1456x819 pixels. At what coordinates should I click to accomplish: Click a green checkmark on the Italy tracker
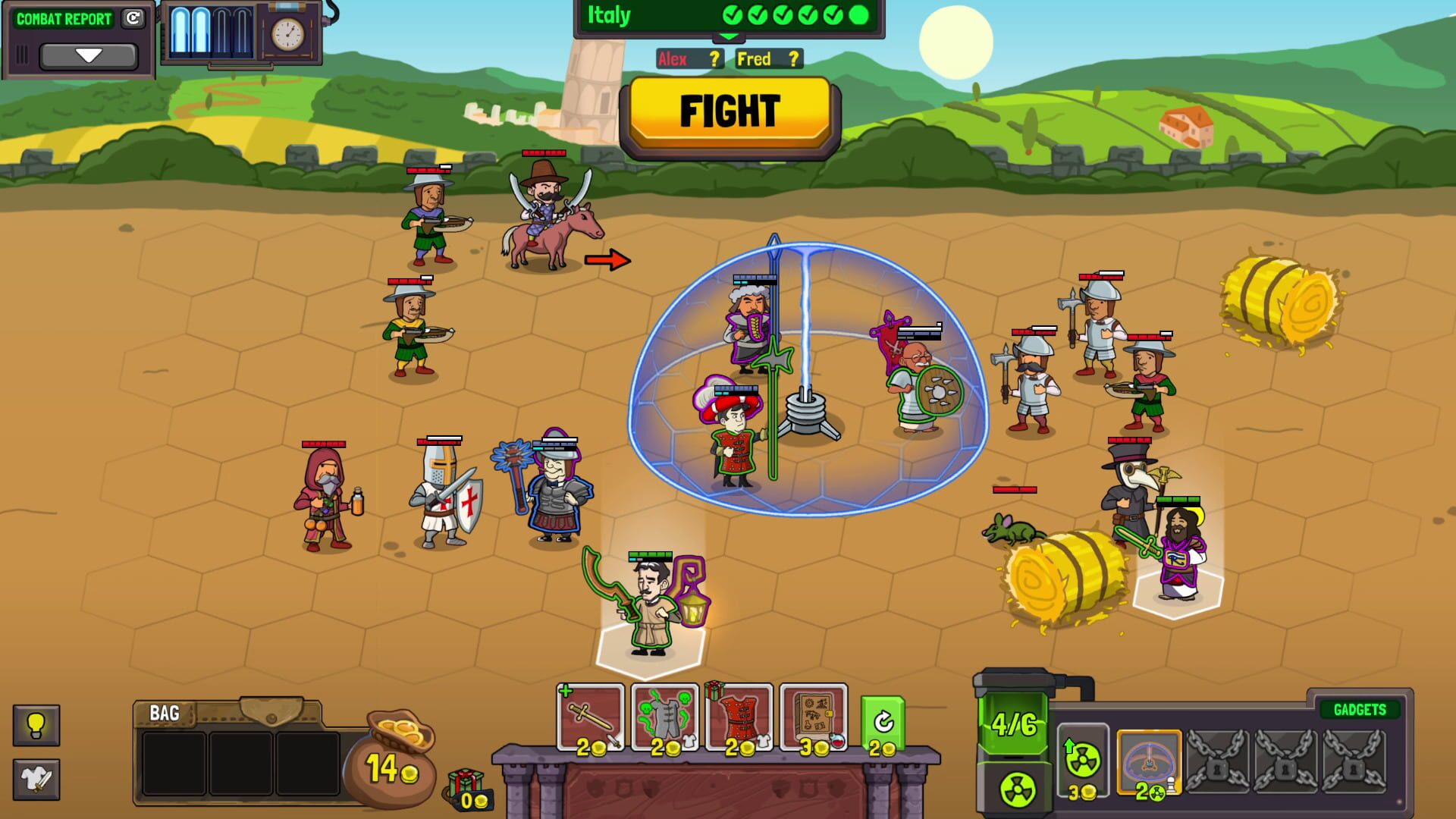click(x=732, y=14)
